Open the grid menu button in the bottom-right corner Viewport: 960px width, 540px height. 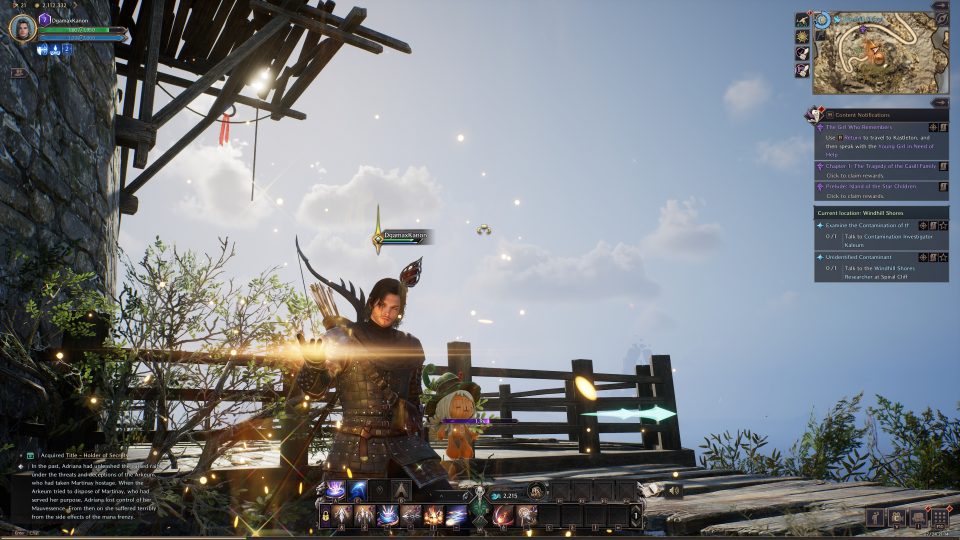pos(939,517)
